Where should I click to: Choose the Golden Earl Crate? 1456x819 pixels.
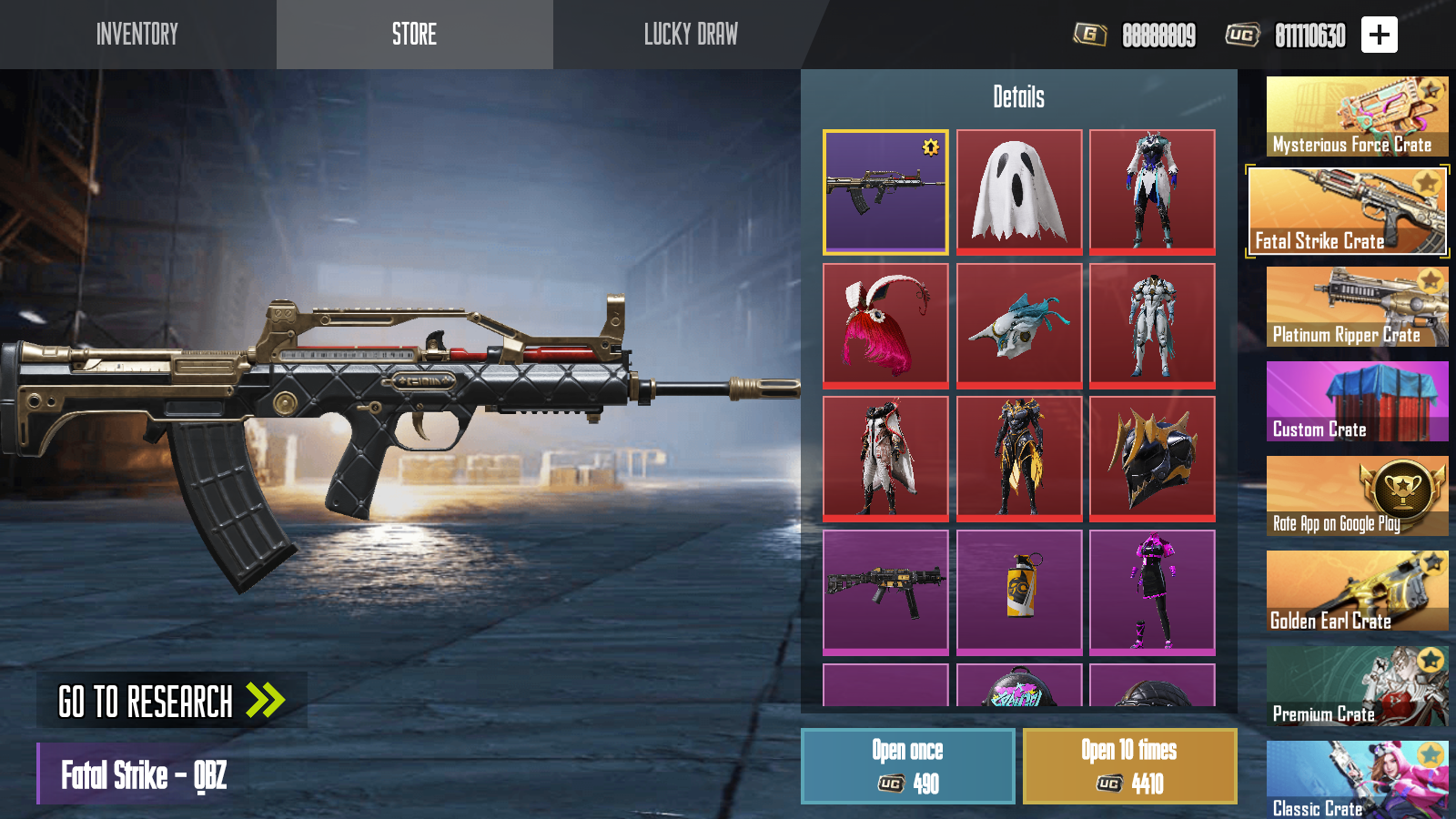[1357, 591]
